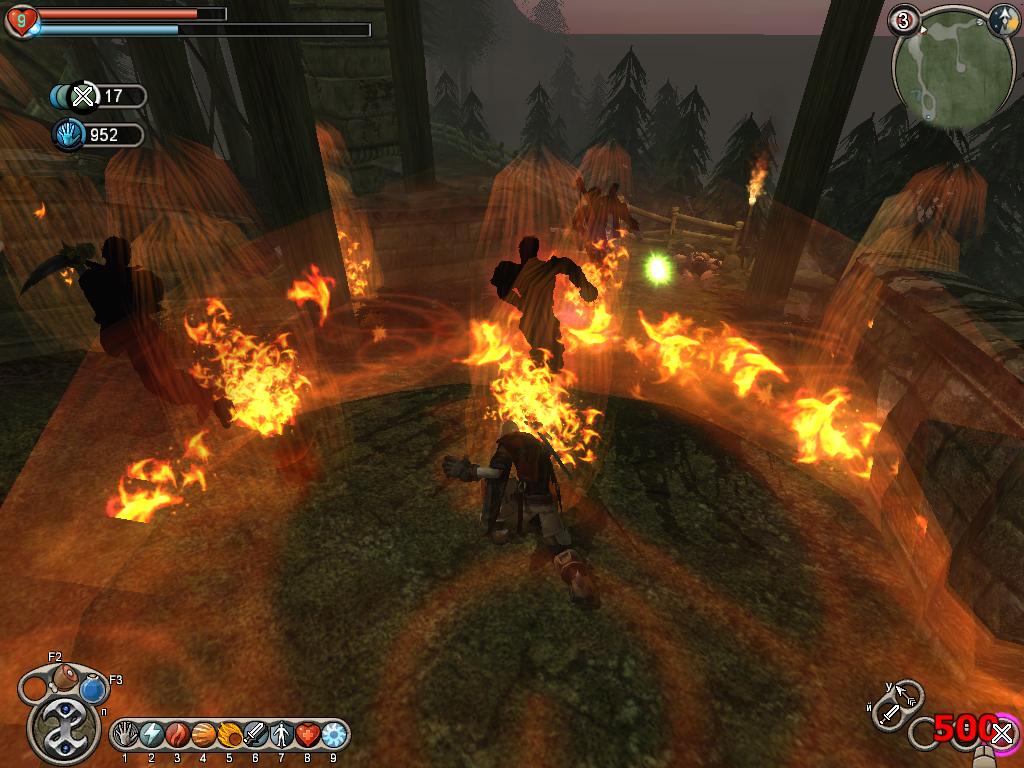
Task: Cast the lightning bolt spell
Action: point(151,735)
